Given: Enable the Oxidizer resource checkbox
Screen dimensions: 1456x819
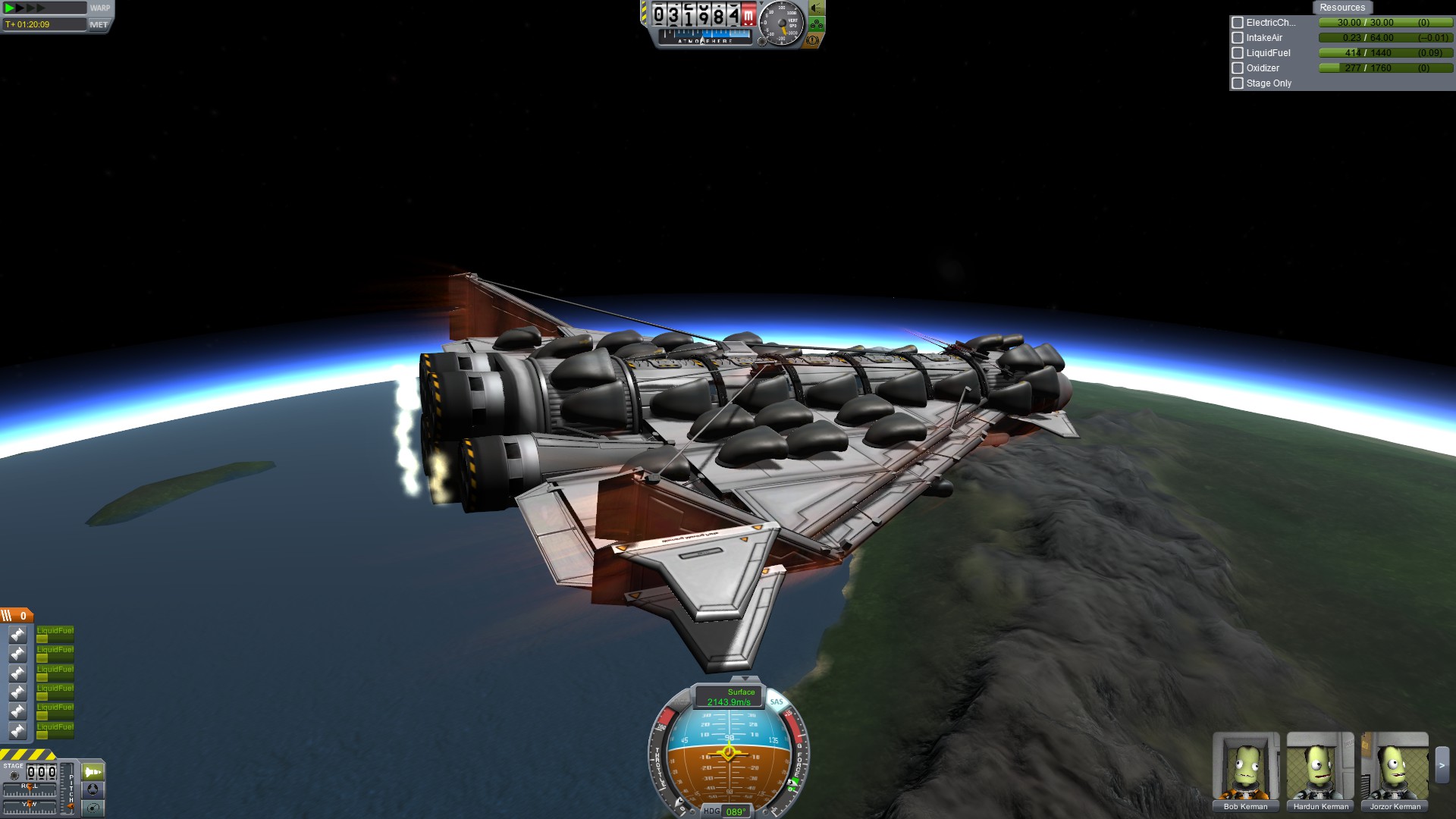Looking at the screenshot, I should [x=1238, y=68].
